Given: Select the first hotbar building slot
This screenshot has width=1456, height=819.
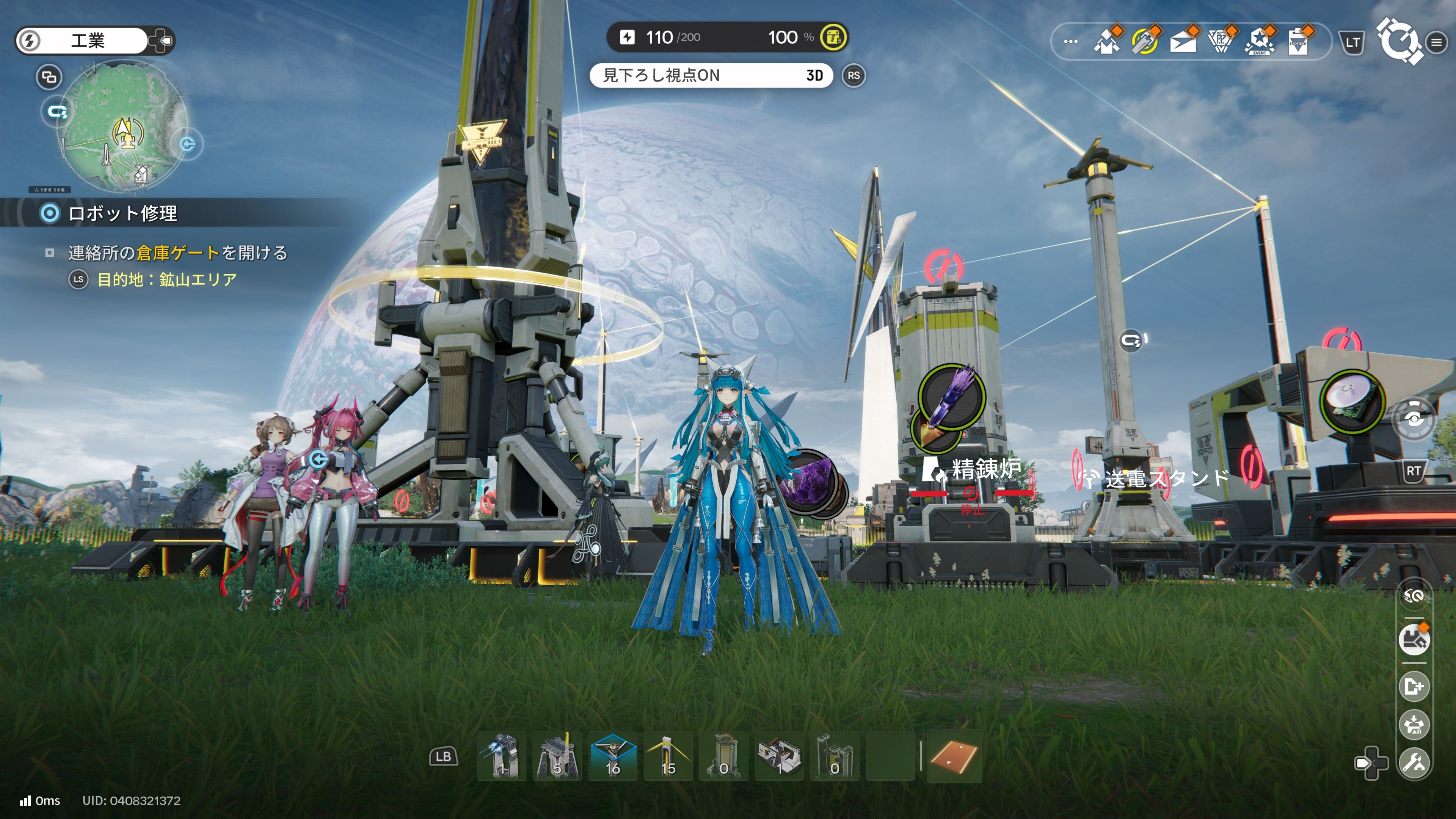Looking at the screenshot, I should (x=502, y=756).
